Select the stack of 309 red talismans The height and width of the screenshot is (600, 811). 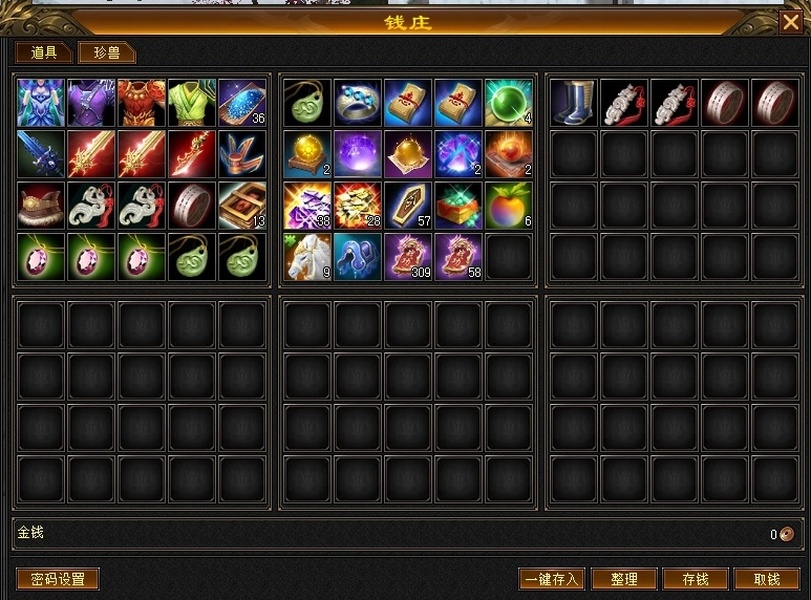[x=408, y=257]
